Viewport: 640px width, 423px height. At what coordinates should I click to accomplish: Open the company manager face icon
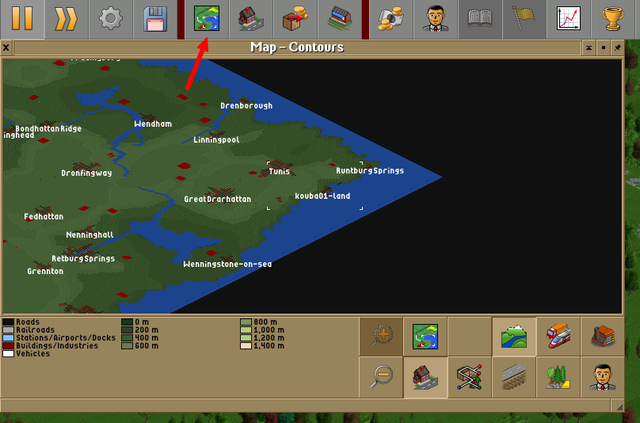click(x=435, y=18)
